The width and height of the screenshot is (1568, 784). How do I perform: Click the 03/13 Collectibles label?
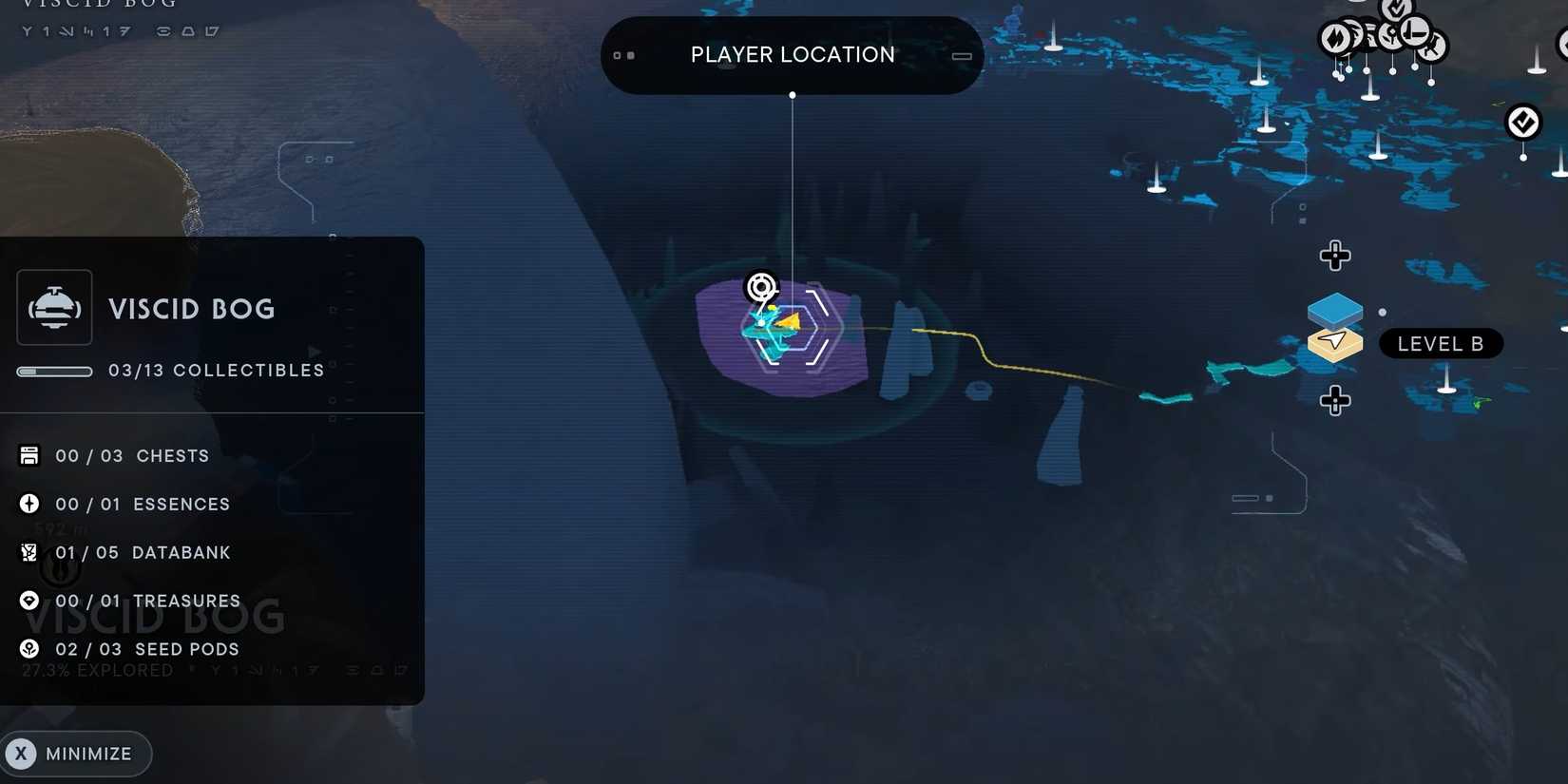(x=217, y=370)
